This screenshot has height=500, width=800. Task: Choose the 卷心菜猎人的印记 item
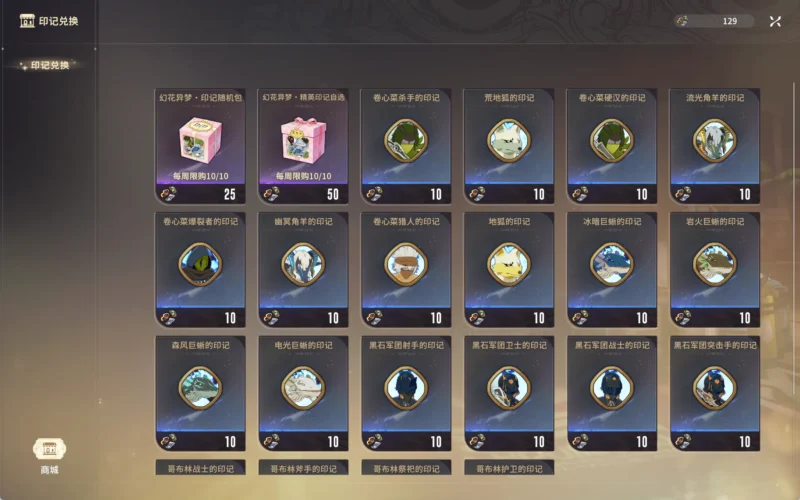coord(406,267)
